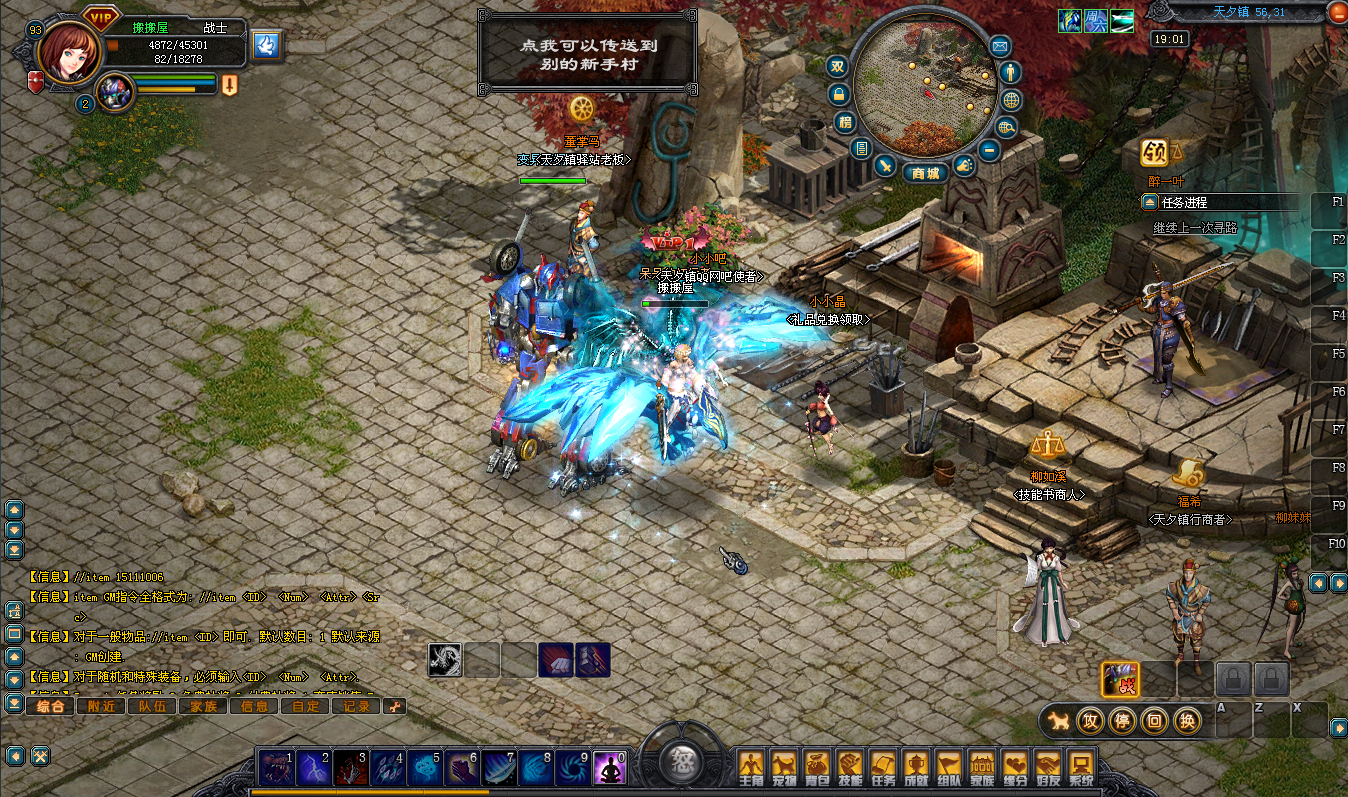The height and width of the screenshot is (797, 1348).
Task: Click 继续上一次寻路 in quest tracker
Action: [1195, 228]
